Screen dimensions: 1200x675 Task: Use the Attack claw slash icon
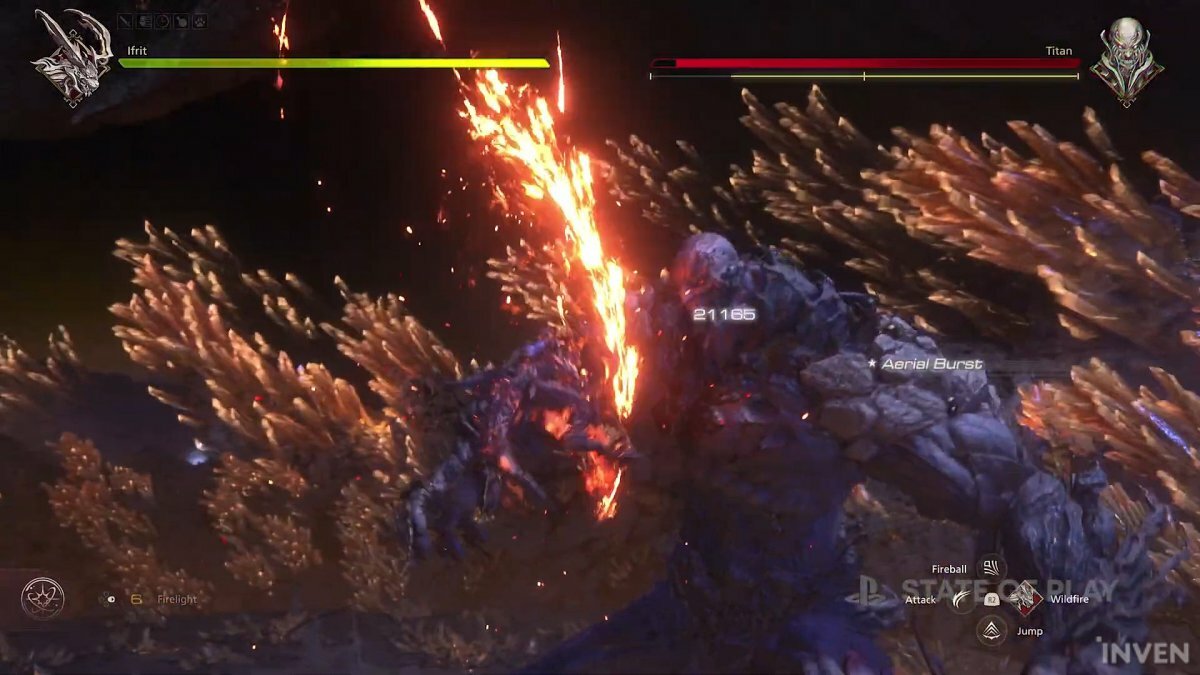(961, 599)
